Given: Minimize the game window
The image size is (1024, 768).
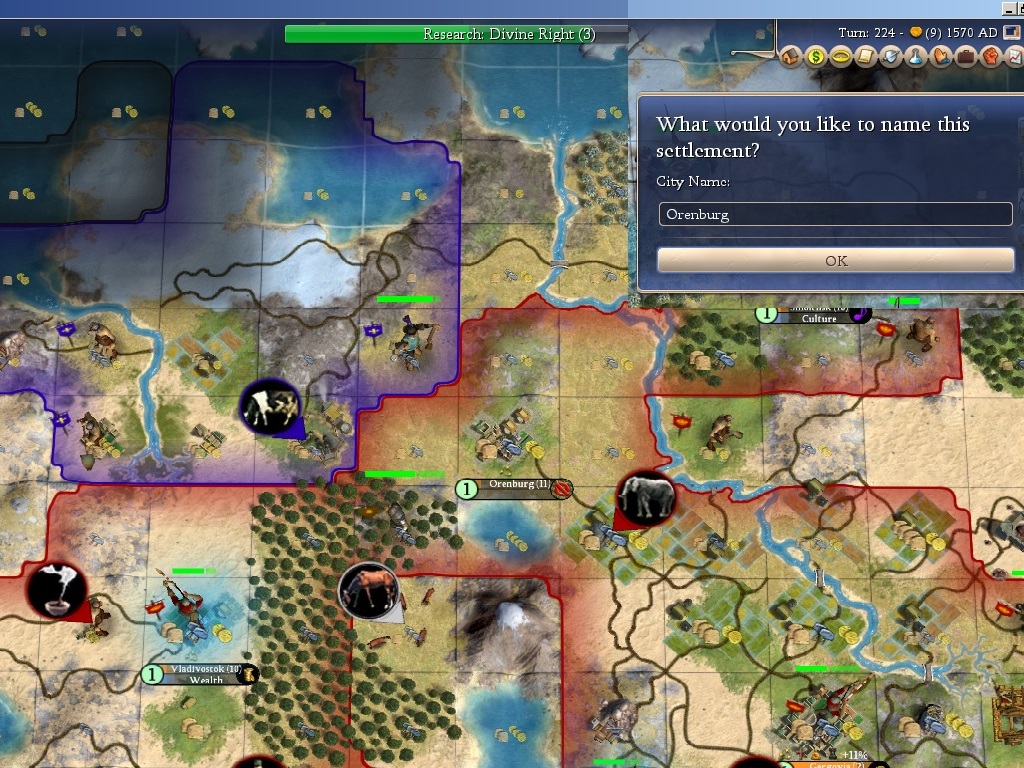Looking at the screenshot, I should click(1007, 8).
